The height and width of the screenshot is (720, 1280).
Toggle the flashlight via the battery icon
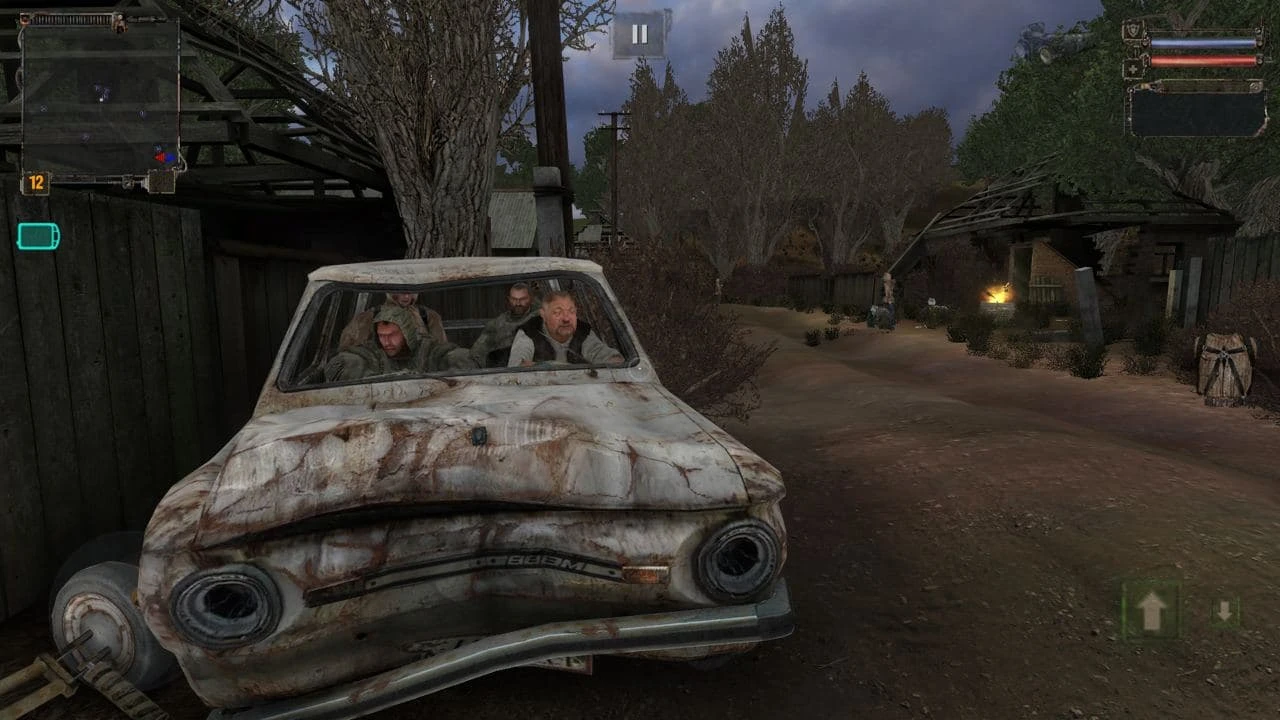[37, 234]
